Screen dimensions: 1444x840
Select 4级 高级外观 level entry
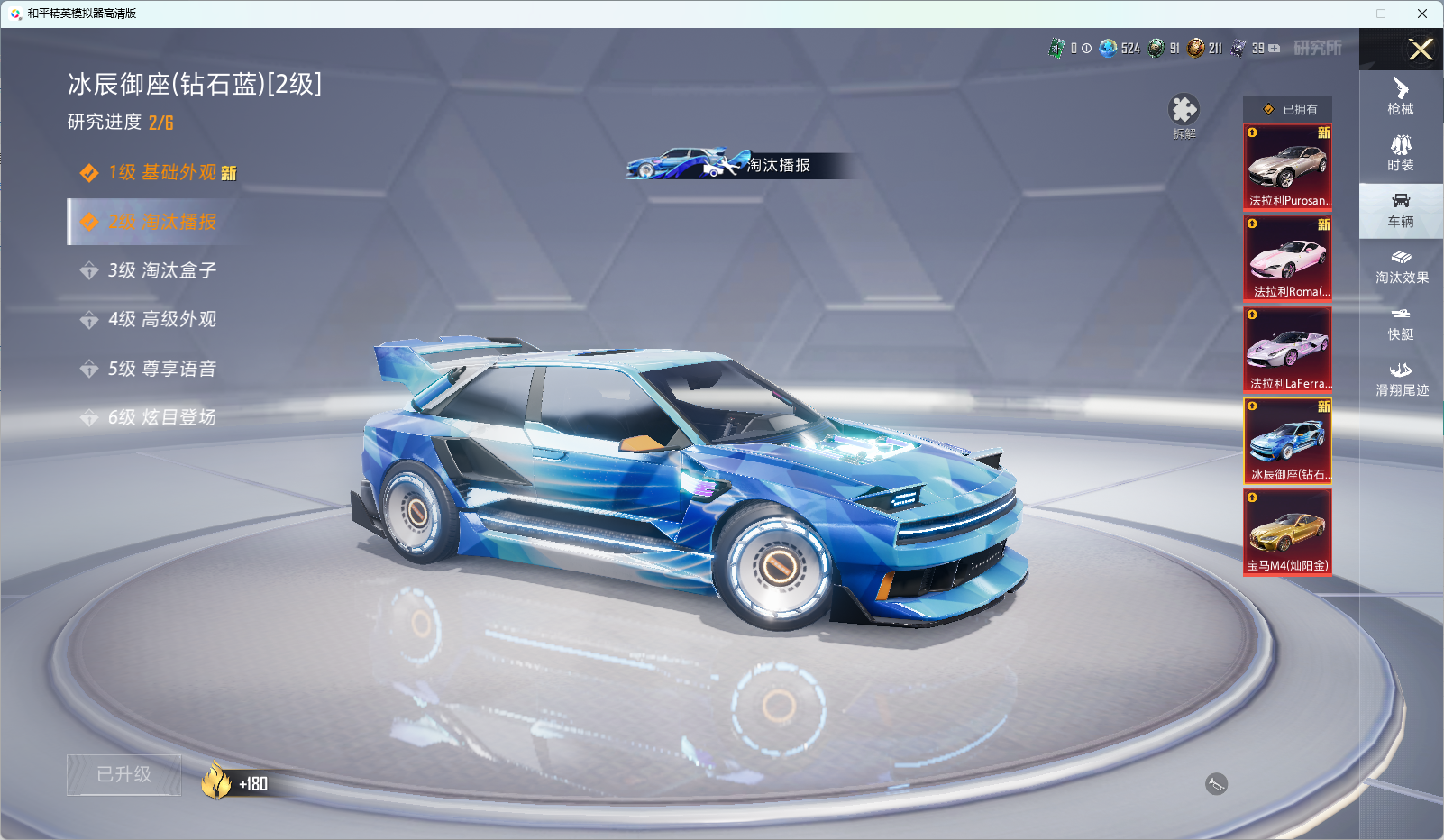(160, 319)
